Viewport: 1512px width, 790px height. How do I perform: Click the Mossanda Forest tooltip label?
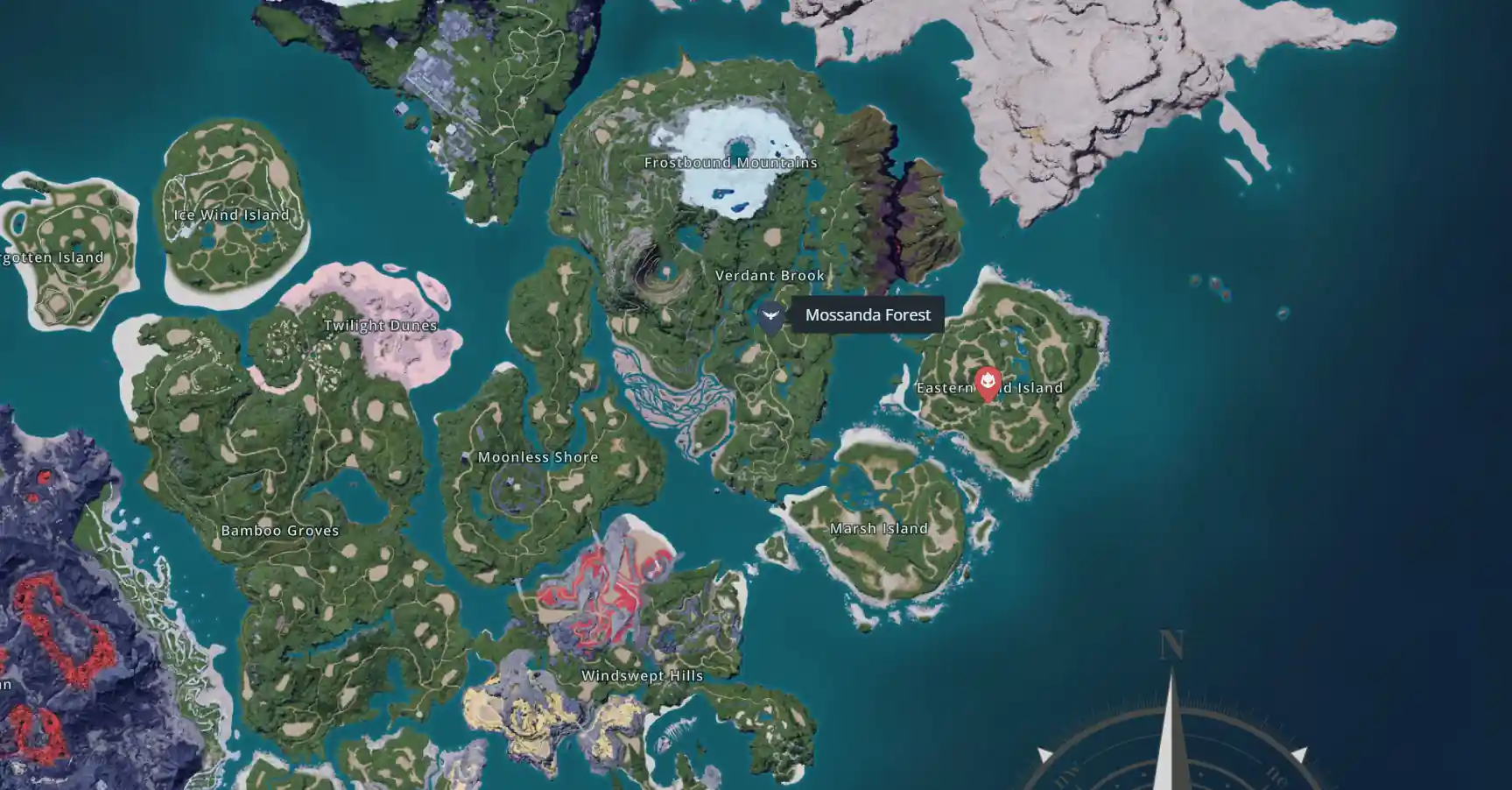pos(868,315)
